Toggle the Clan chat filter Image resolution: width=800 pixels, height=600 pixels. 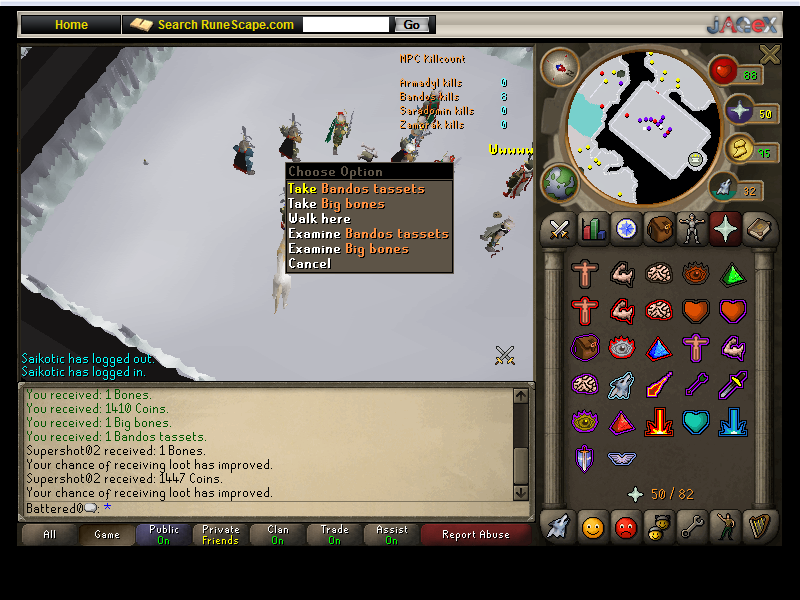[x=278, y=535]
